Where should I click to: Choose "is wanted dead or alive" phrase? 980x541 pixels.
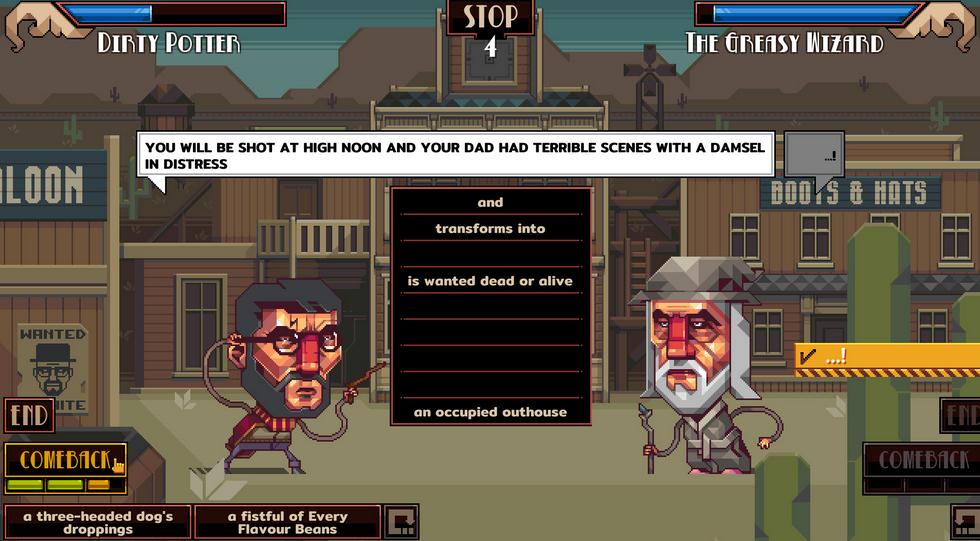coord(490,281)
